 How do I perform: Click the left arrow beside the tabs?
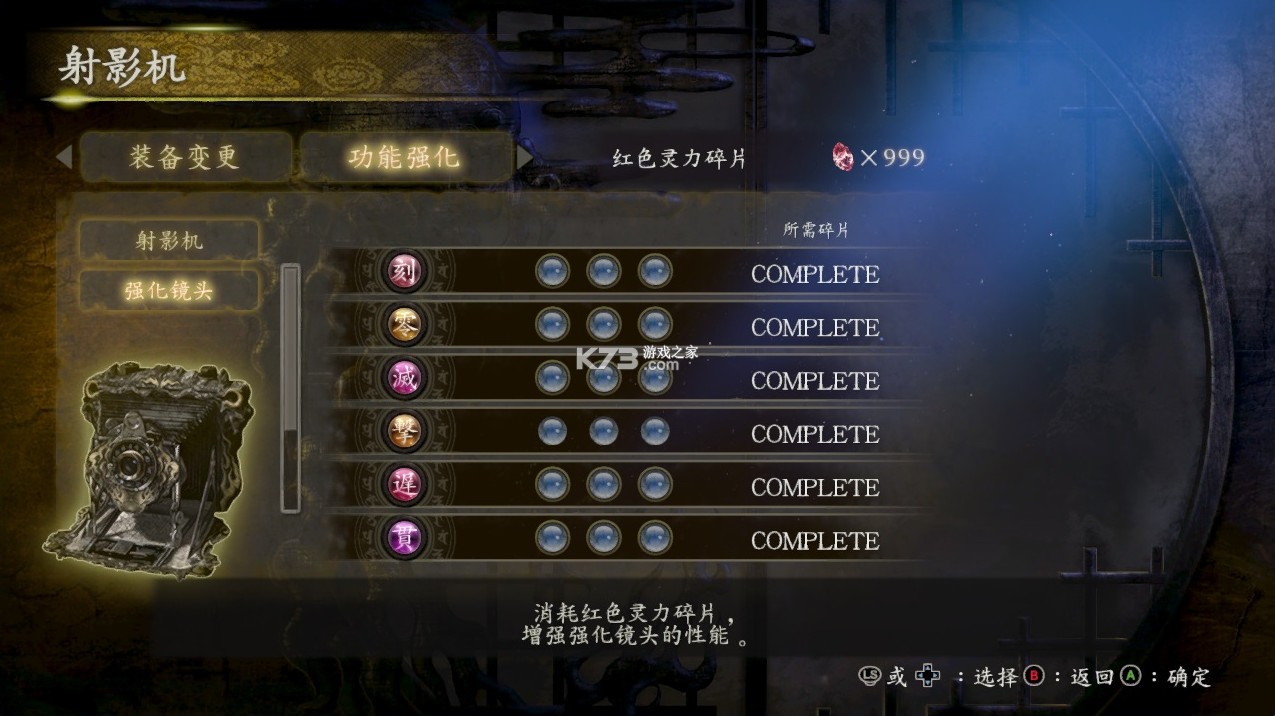[x=64, y=157]
